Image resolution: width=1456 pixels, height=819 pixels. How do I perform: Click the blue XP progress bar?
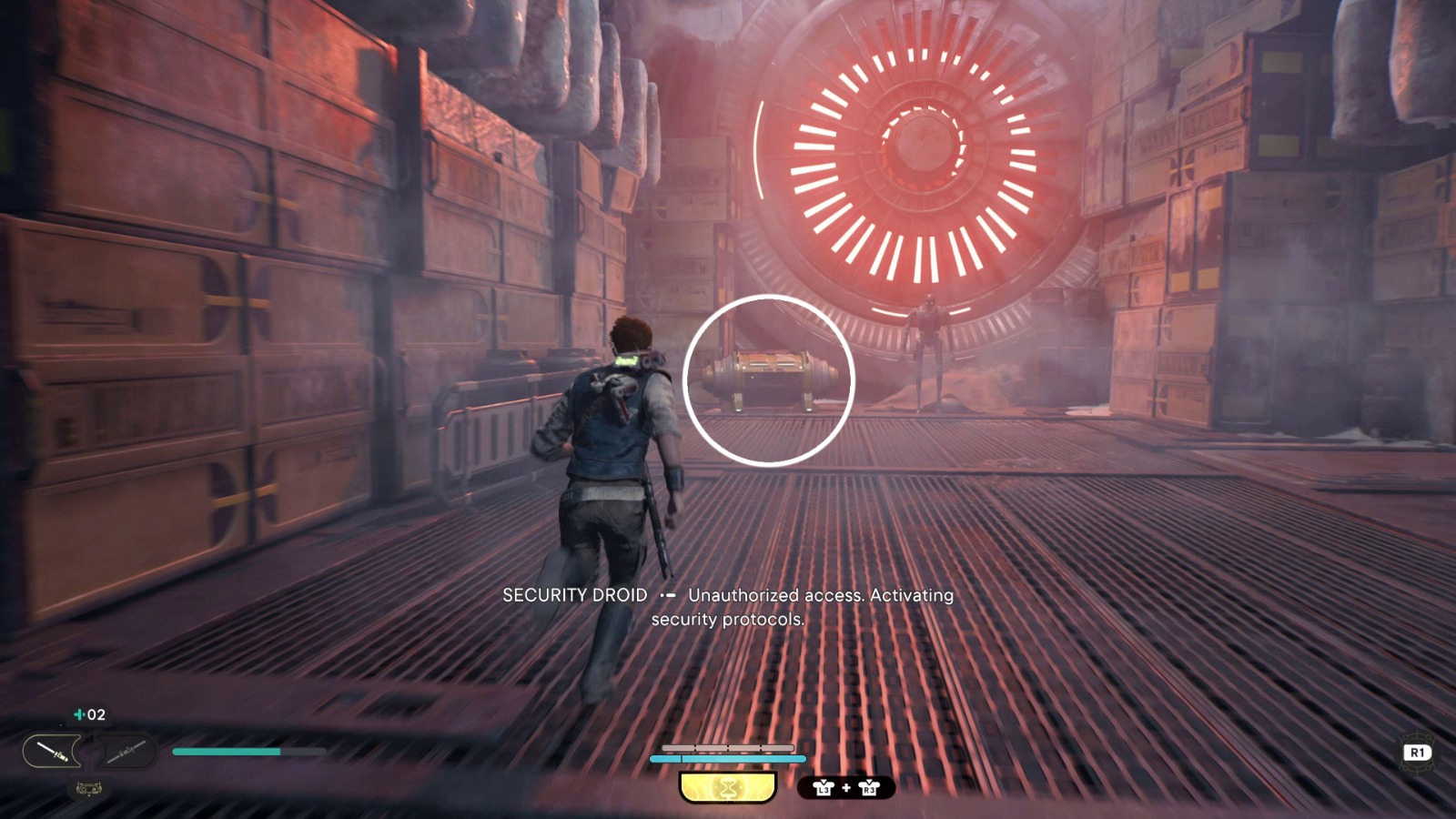[728, 759]
